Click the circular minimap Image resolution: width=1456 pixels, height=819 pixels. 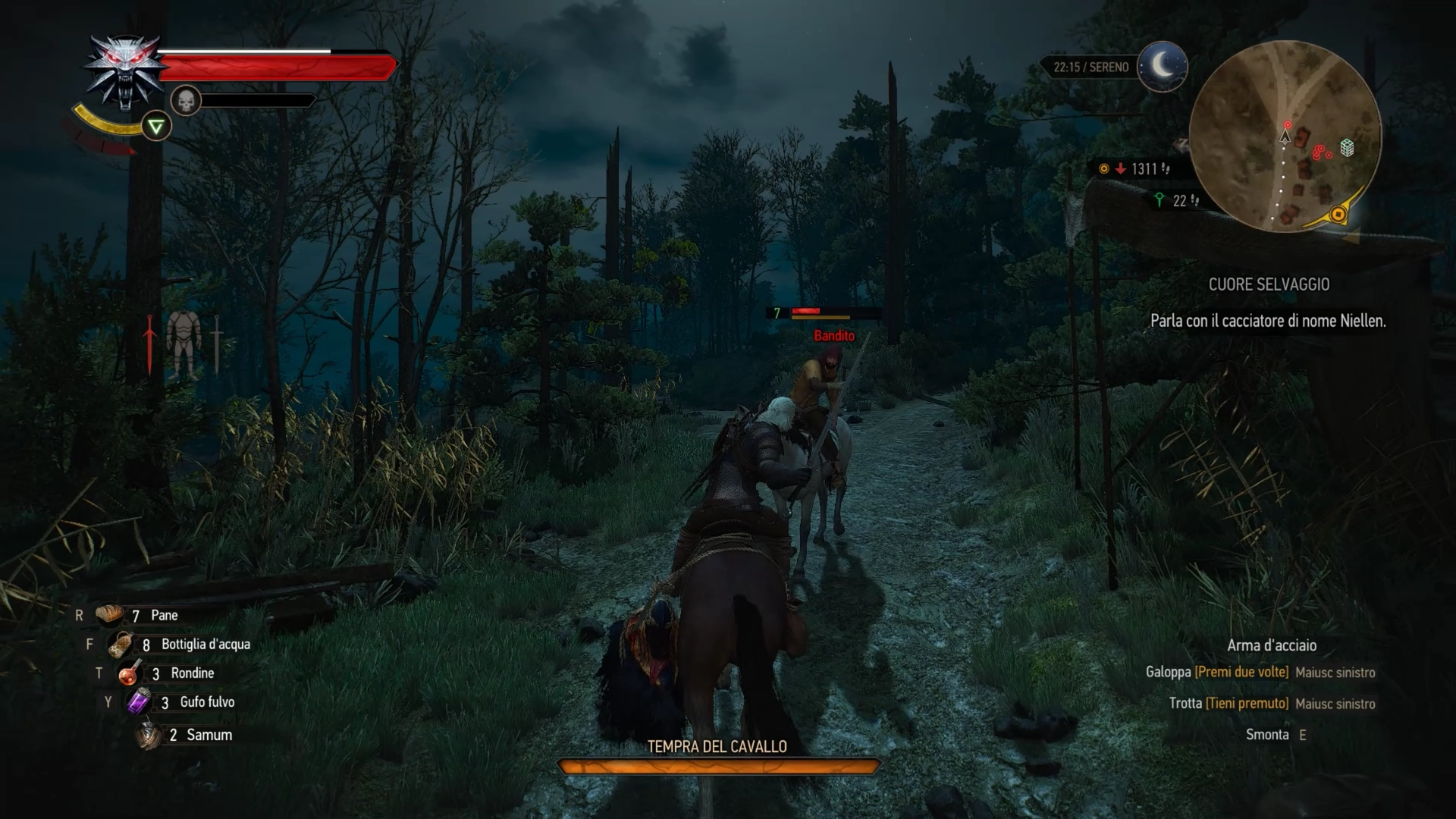1285,136
